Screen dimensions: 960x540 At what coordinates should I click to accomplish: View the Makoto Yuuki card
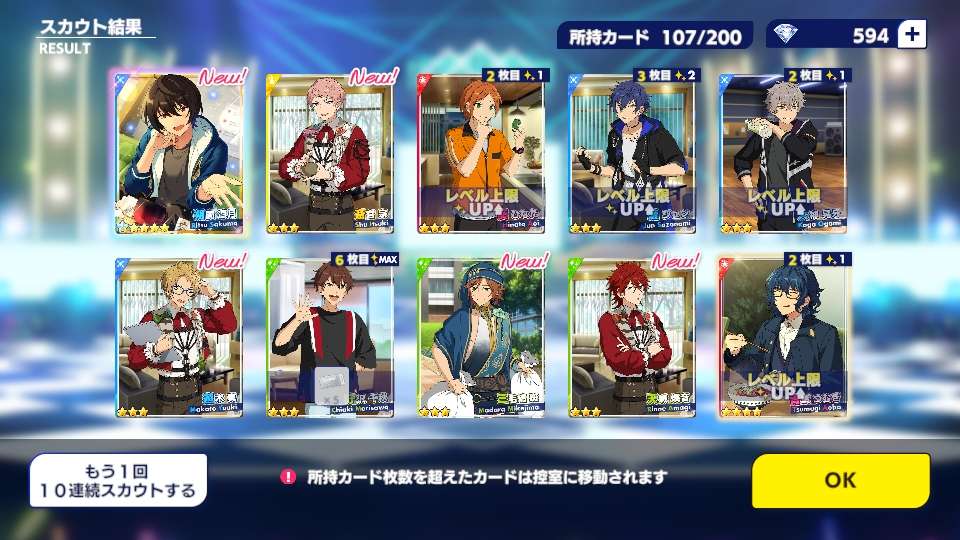pyautogui.click(x=180, y=336)
